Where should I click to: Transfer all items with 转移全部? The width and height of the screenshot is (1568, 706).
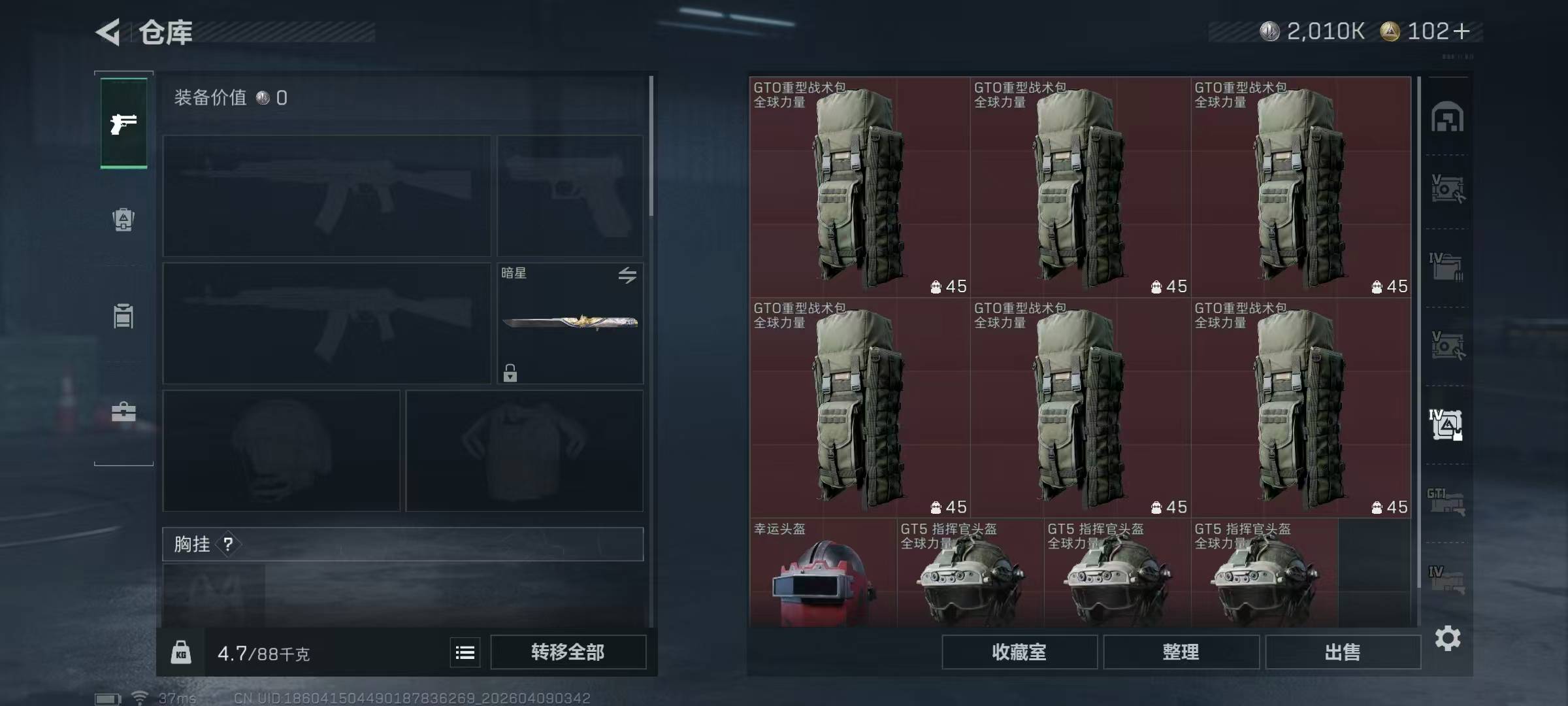point(568,652)
